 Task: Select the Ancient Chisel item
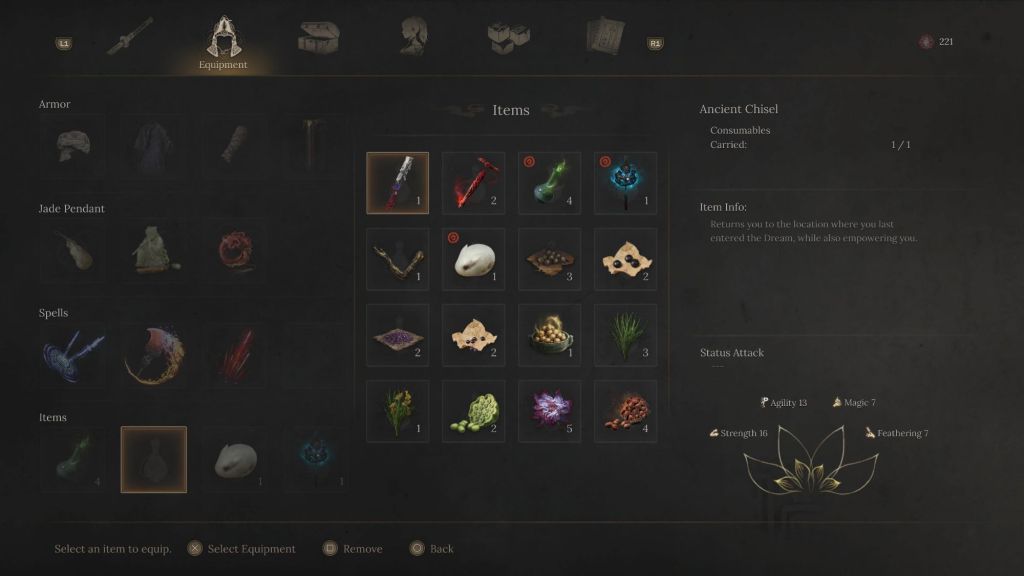click(397, 183)
